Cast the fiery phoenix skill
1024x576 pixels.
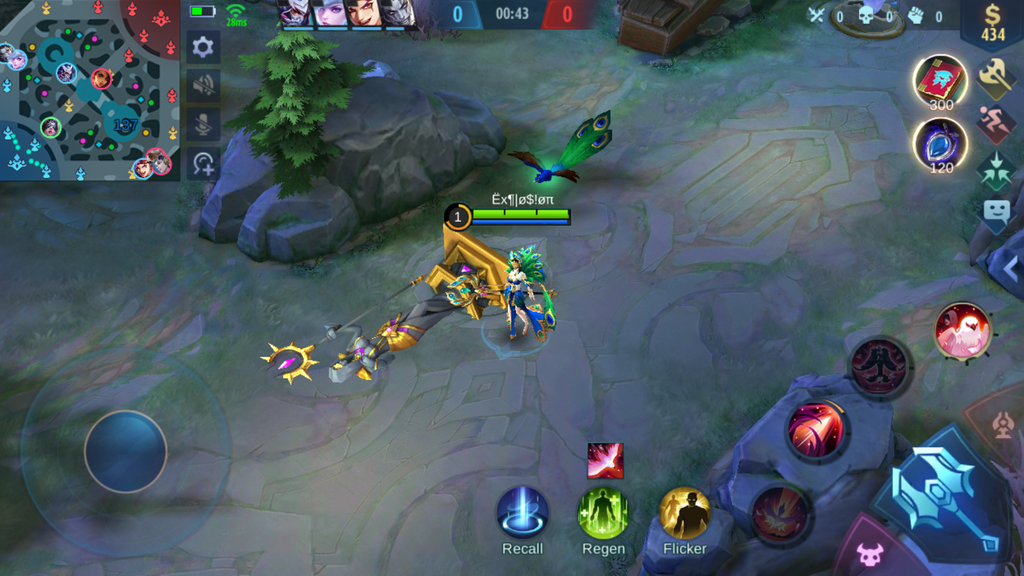pos(782,514)
